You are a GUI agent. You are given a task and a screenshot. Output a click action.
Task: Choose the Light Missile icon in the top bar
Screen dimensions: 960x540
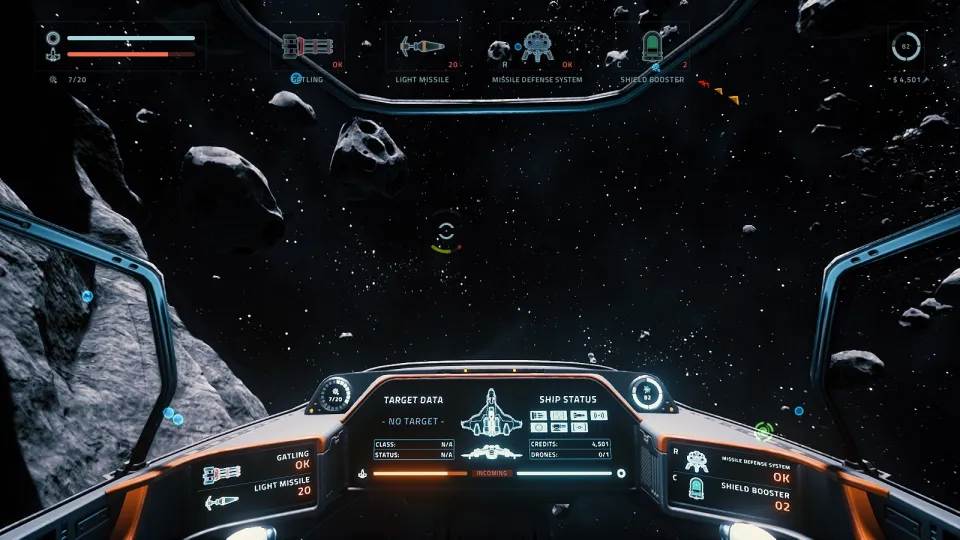(421, 47)
